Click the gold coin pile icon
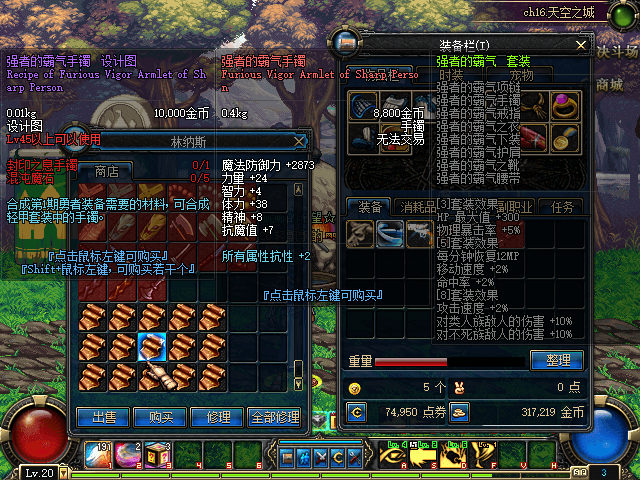Screen dimensions: 640x480 click(459, 411)
